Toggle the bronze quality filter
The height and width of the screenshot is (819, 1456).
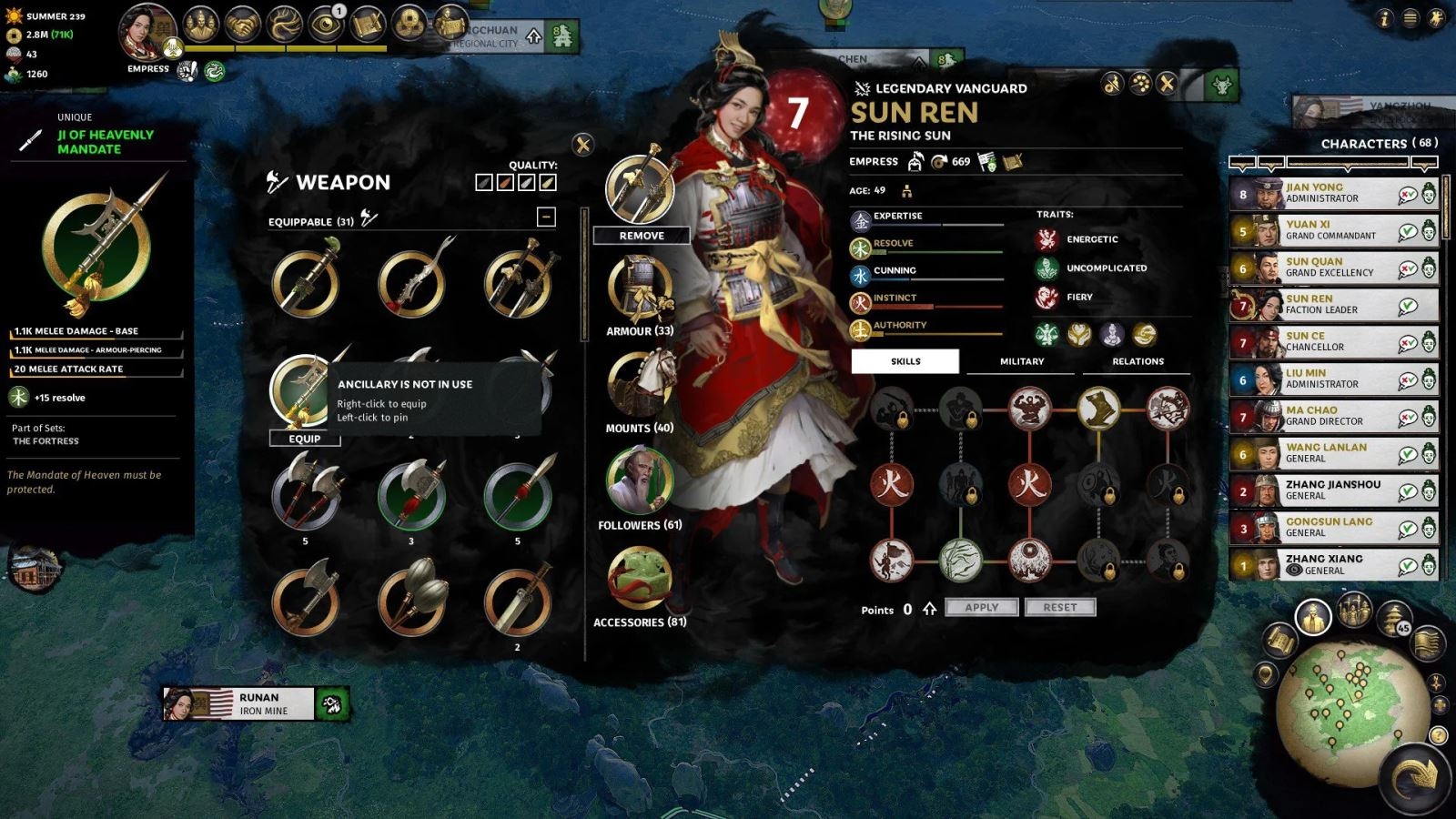click(505, 182)
